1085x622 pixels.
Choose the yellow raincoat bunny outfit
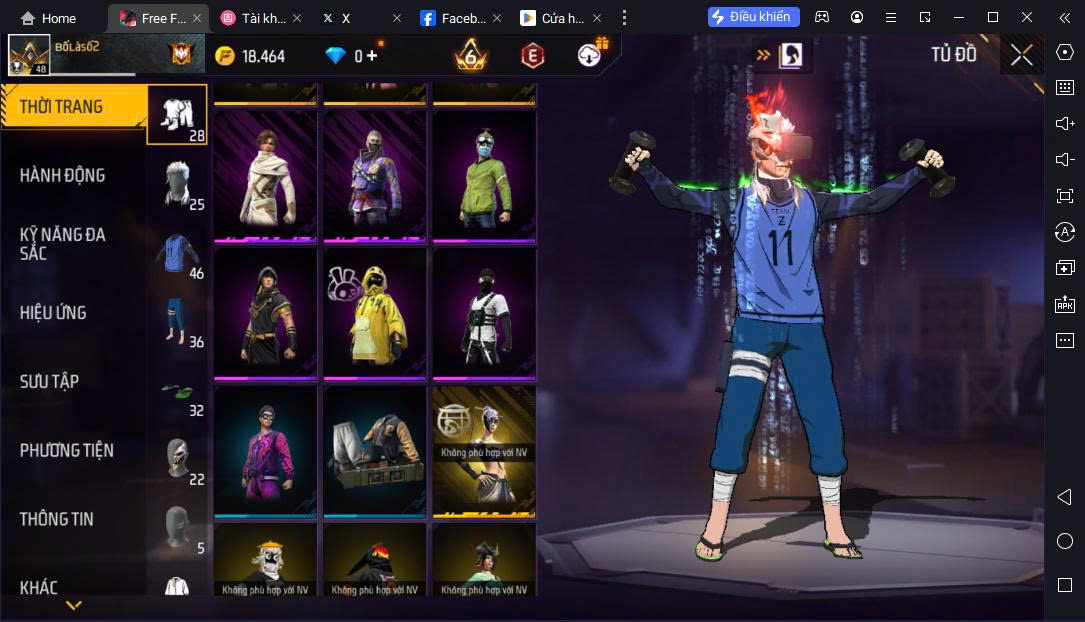[x=375, y=313]
